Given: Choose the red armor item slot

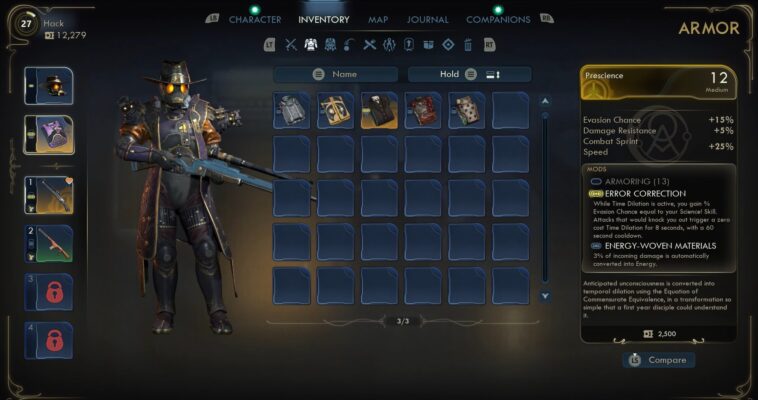Looking at the screenshot, I should (x=423, y=111).
